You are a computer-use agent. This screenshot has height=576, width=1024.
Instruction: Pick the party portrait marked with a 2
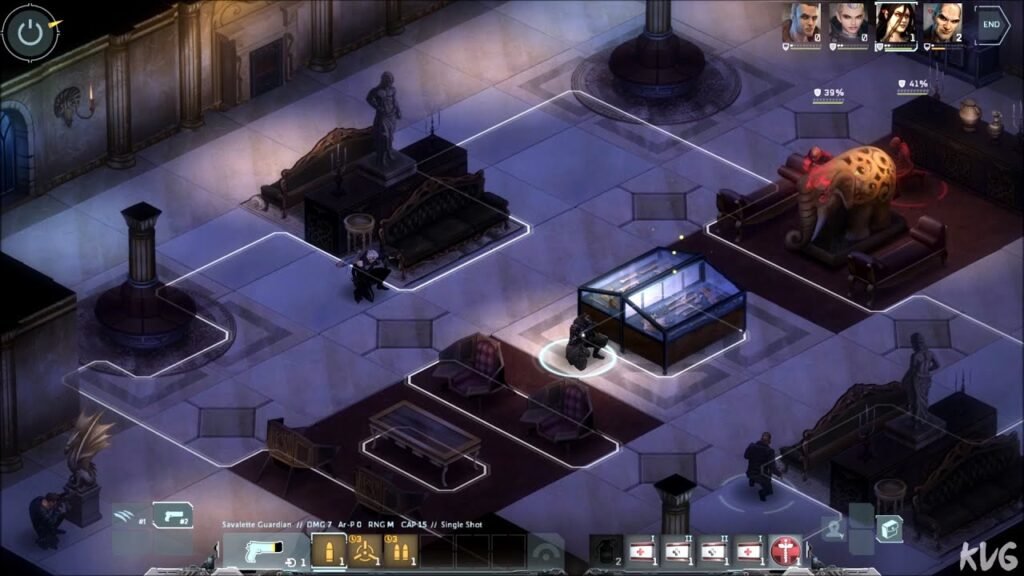[x=941, y=23]
